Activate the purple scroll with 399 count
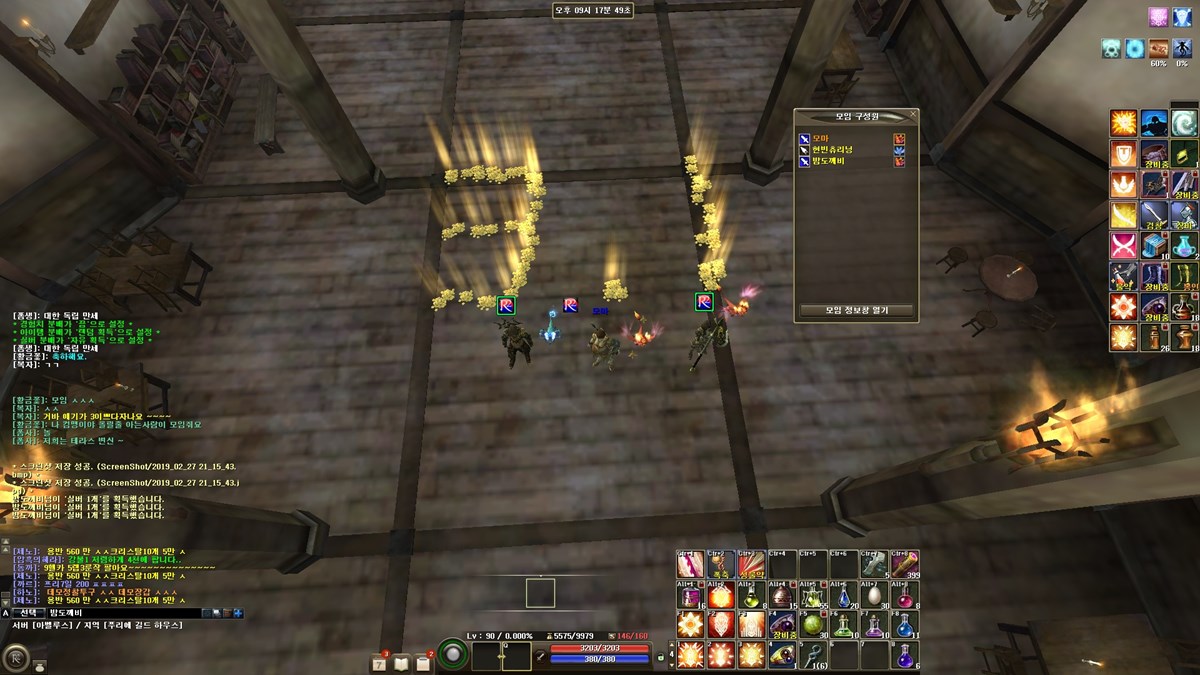Image resolution: width=1200 pixels, height=675 pixels. point(905,565)
